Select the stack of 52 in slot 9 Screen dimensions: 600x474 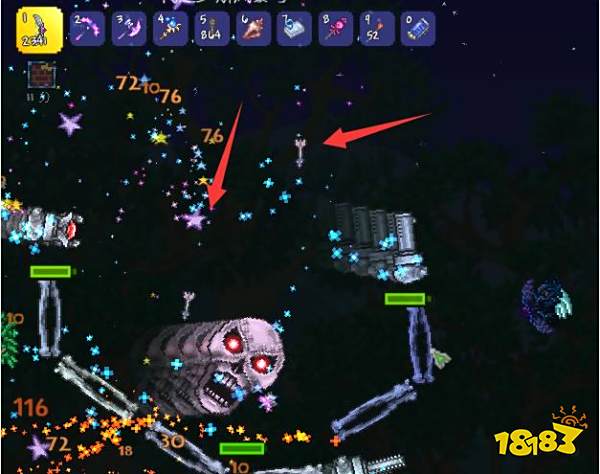[372, 29]
